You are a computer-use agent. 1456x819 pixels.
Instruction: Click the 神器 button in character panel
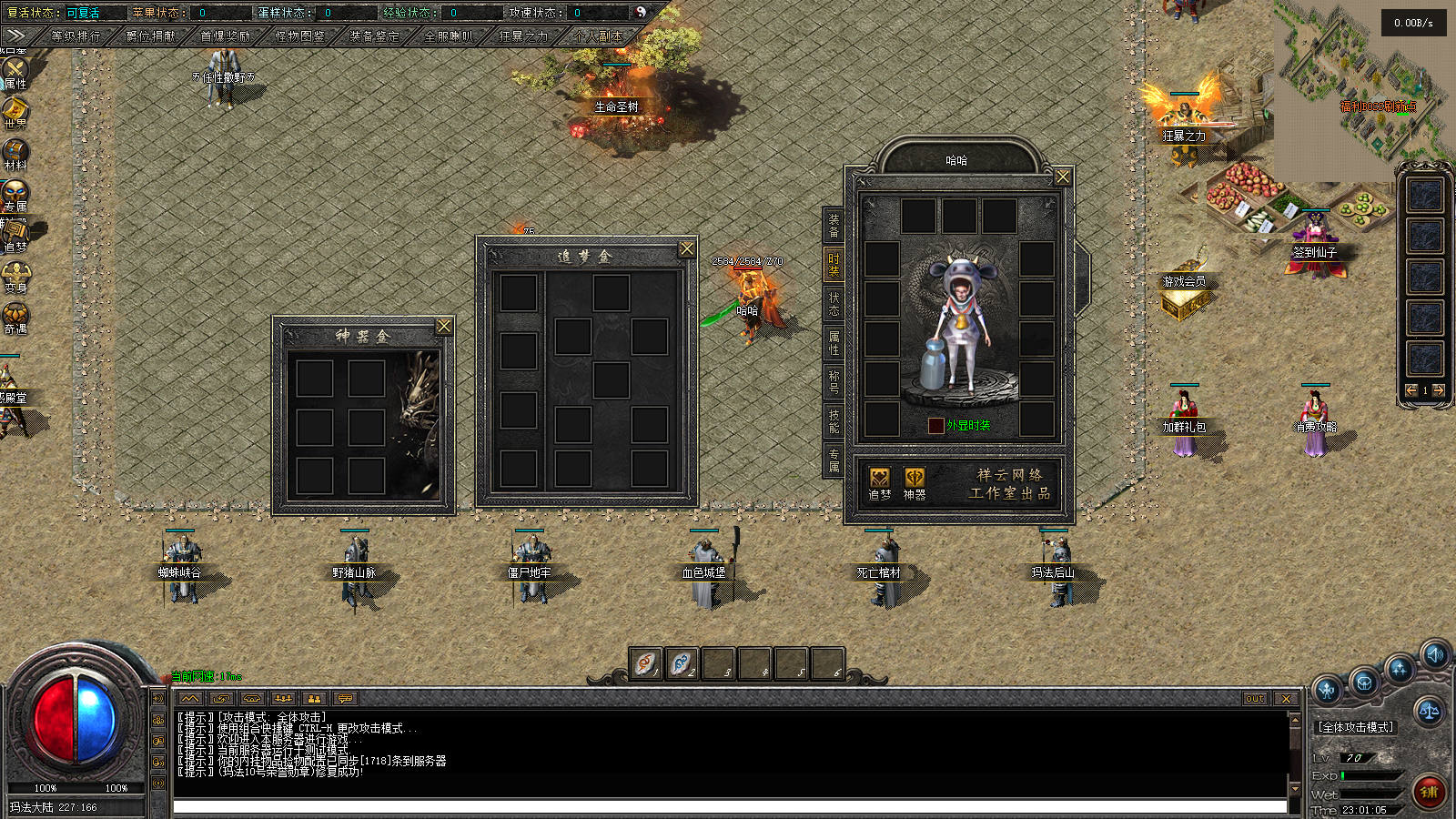pos(914,483)
